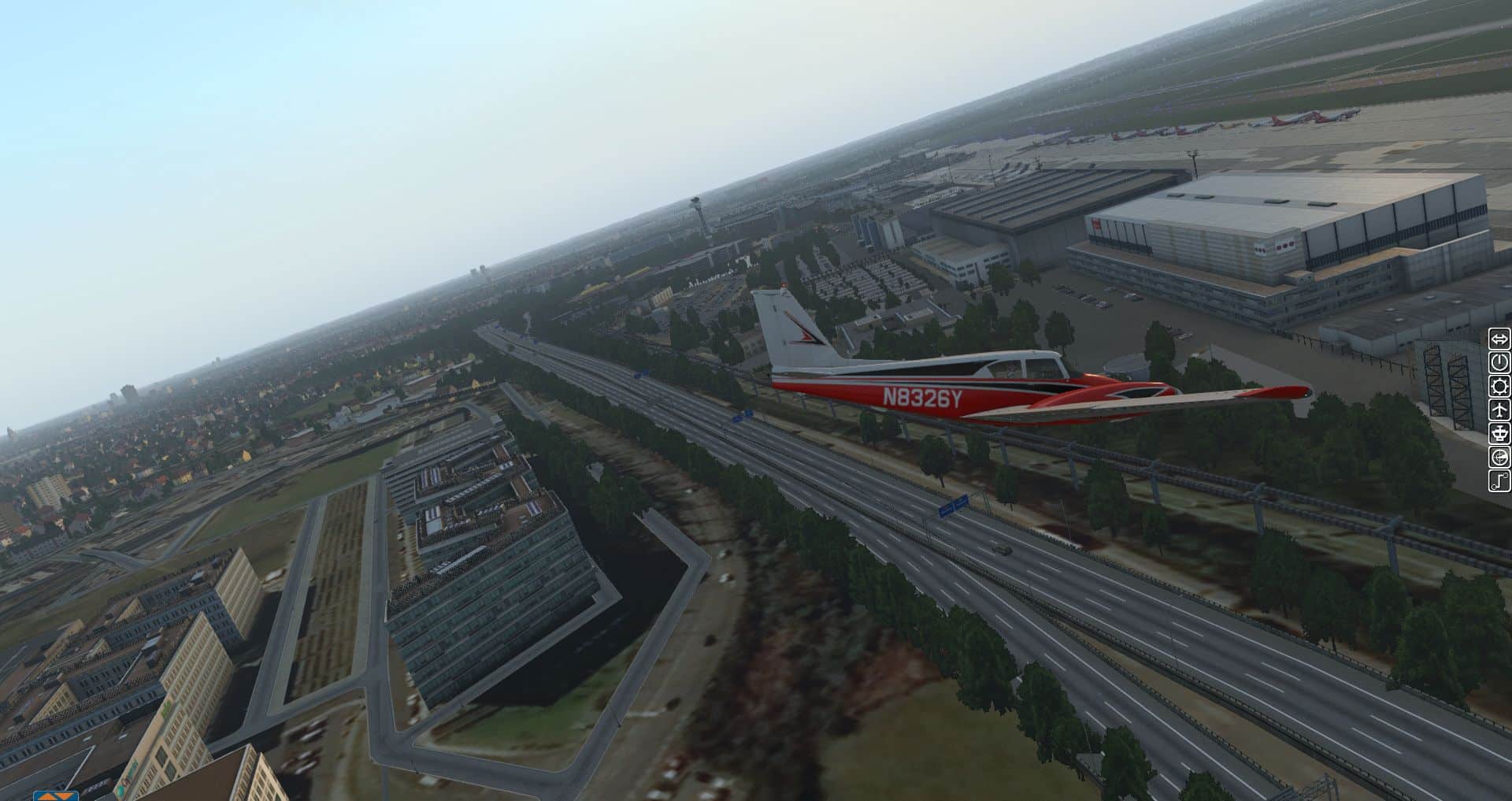Click the double-headed arrow icon
The width and height of the screenshot is (1512, 801).
[1499, 339]
